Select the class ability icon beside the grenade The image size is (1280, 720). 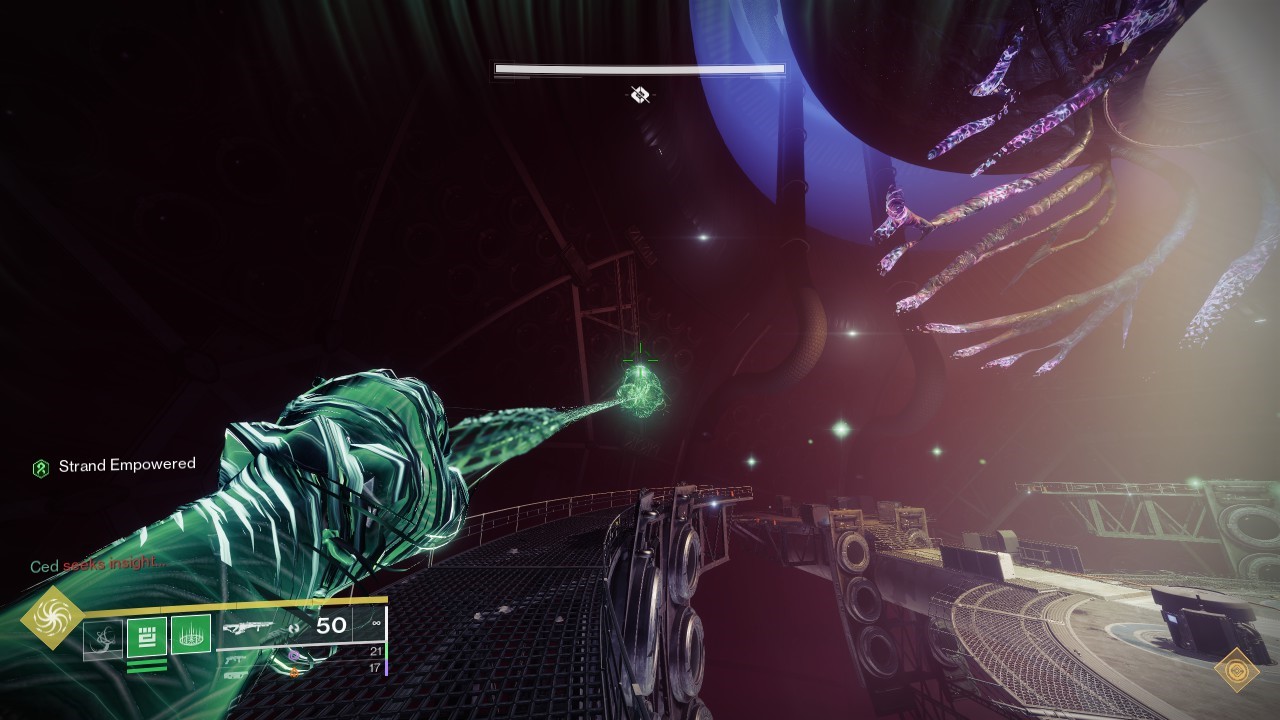[190, 634]
